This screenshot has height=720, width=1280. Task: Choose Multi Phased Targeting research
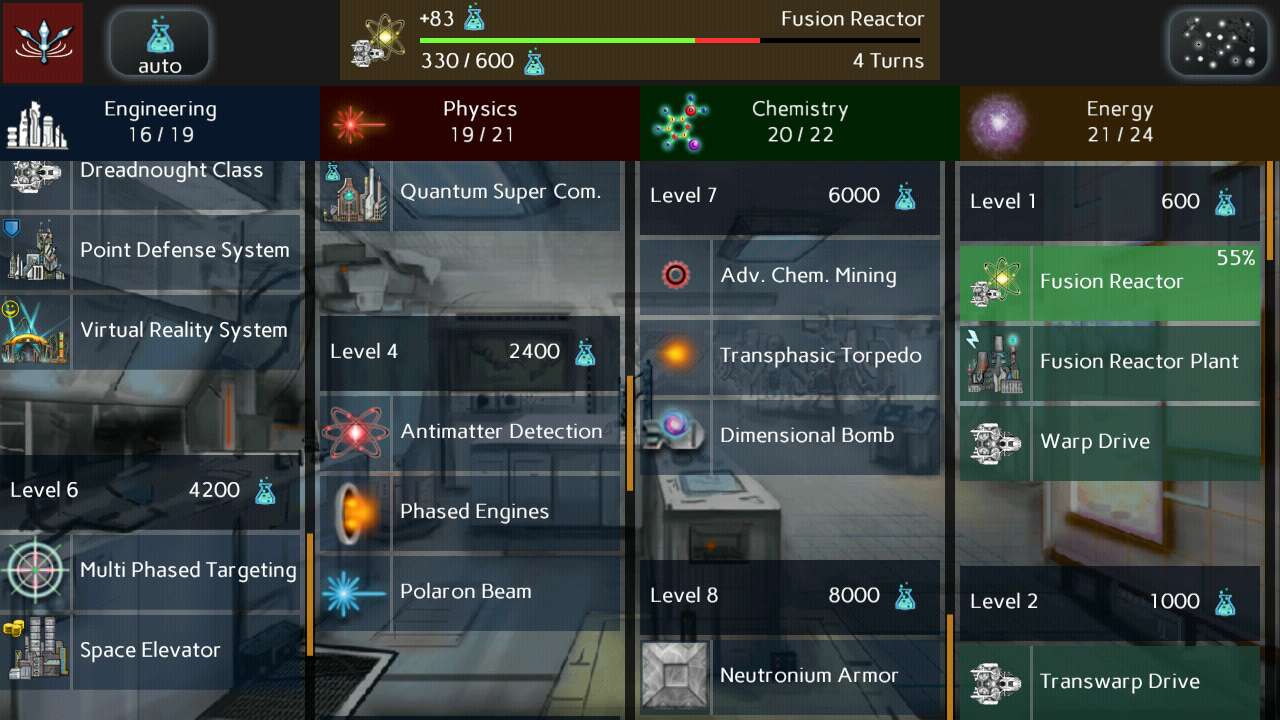[x=152, y=570]
